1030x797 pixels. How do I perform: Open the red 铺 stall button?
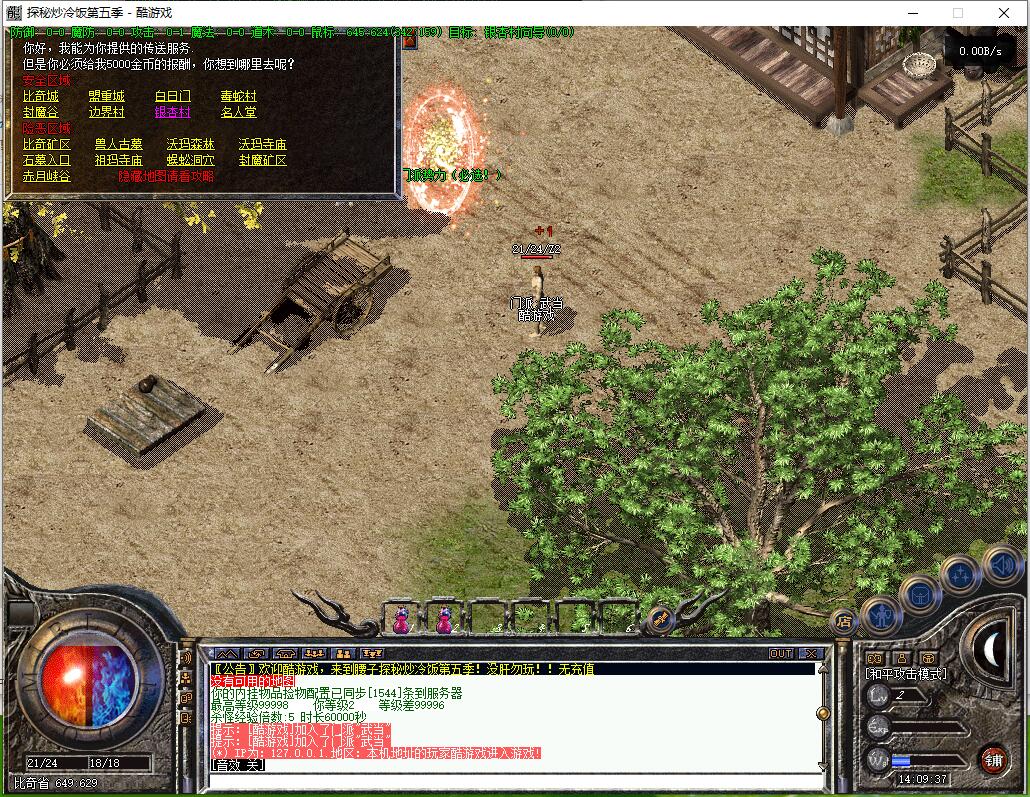coord(991,759)
